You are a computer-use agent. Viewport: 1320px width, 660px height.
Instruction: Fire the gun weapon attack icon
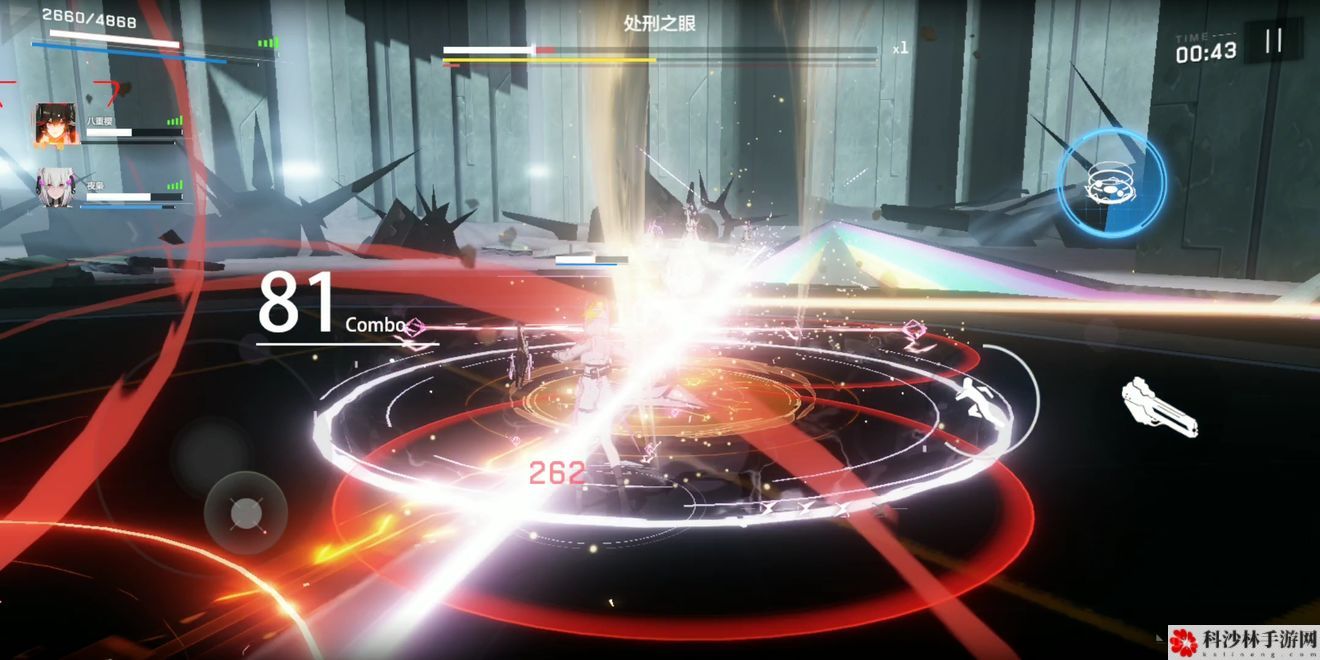pos(1159,406)
